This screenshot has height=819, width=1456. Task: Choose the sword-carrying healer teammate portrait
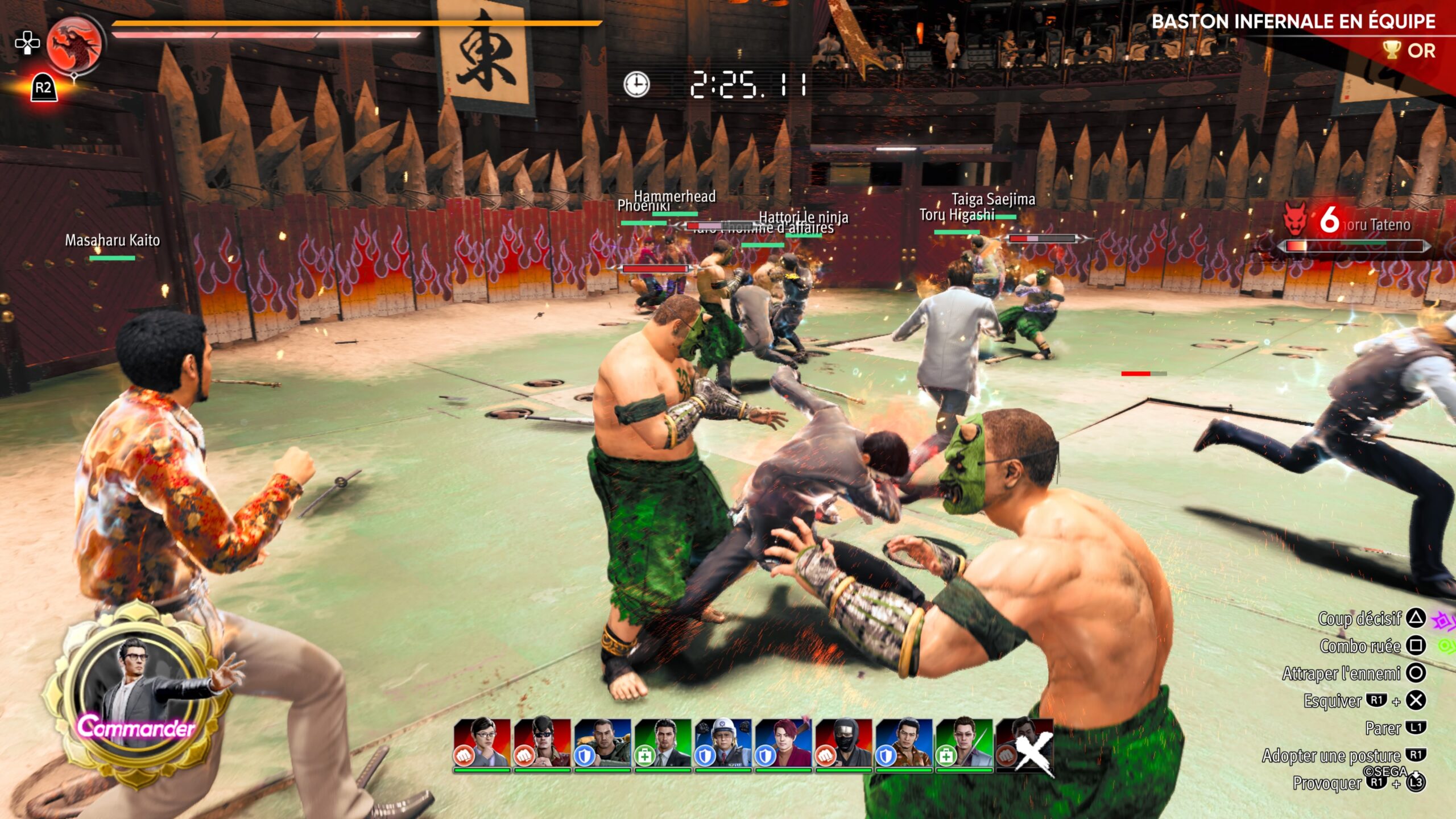tap(964, 743)
